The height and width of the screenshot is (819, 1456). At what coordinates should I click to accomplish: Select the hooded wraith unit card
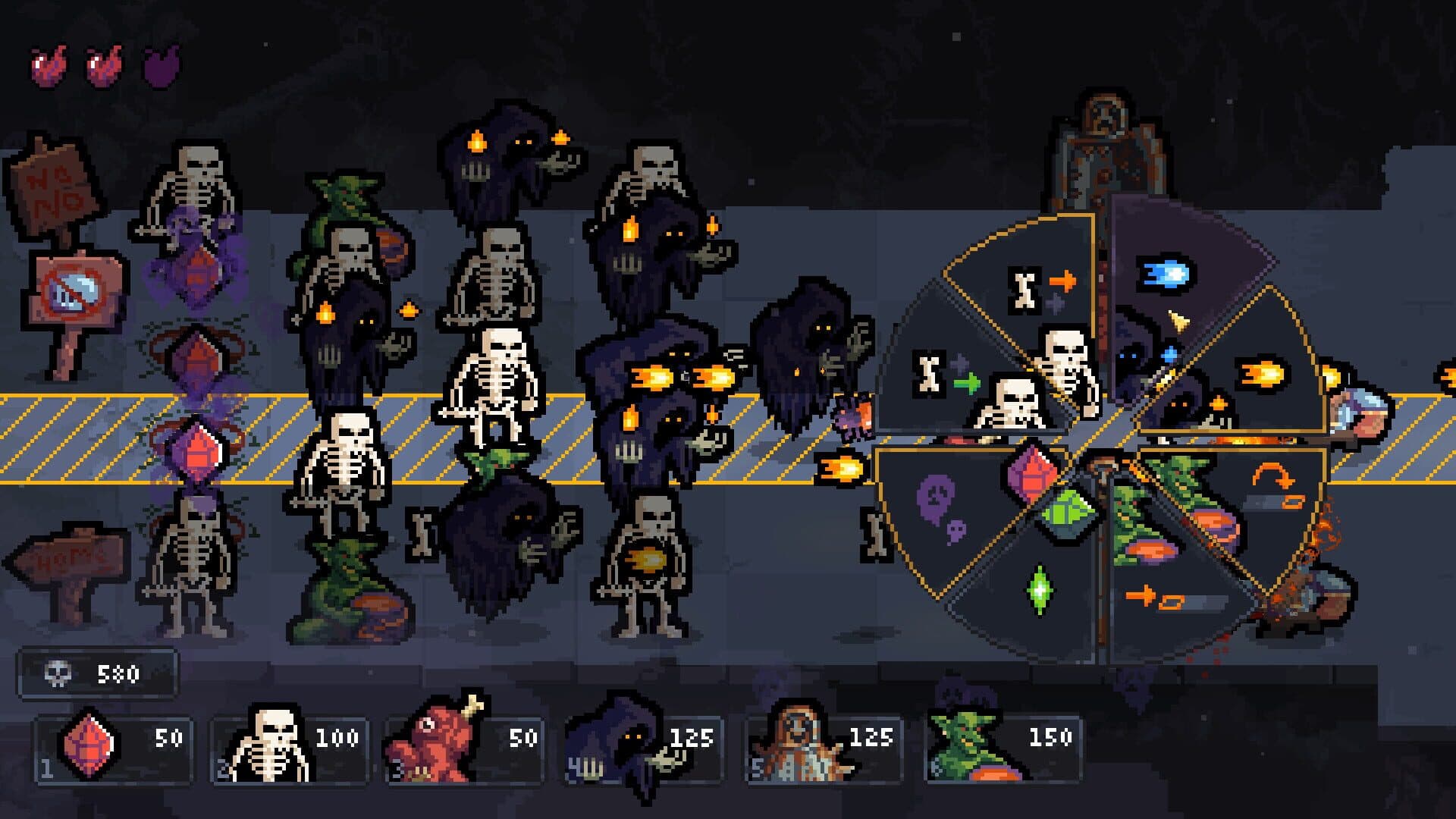click(x=645, y=747)
